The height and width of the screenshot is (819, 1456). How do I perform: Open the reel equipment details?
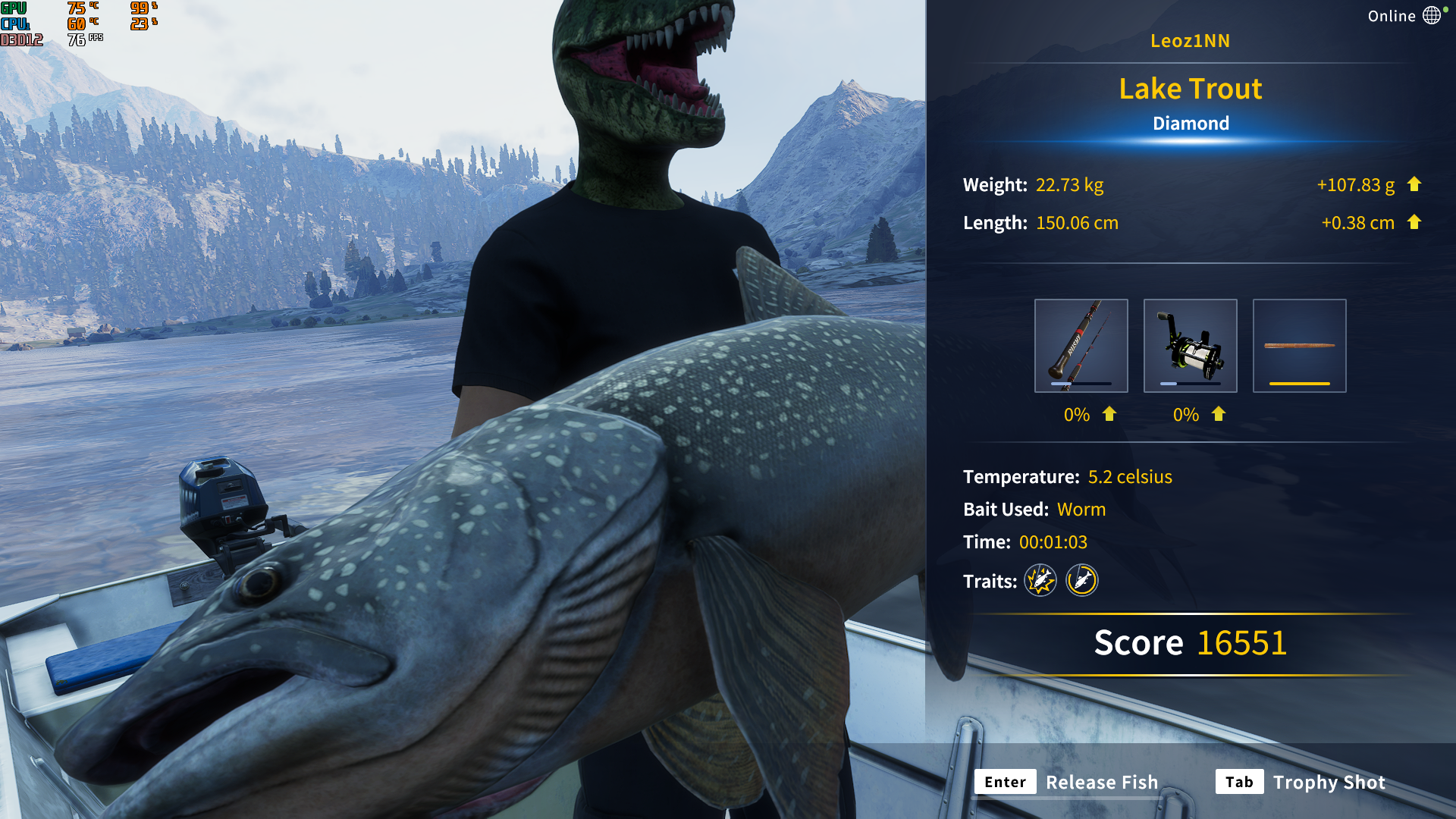click(1190, 345)
